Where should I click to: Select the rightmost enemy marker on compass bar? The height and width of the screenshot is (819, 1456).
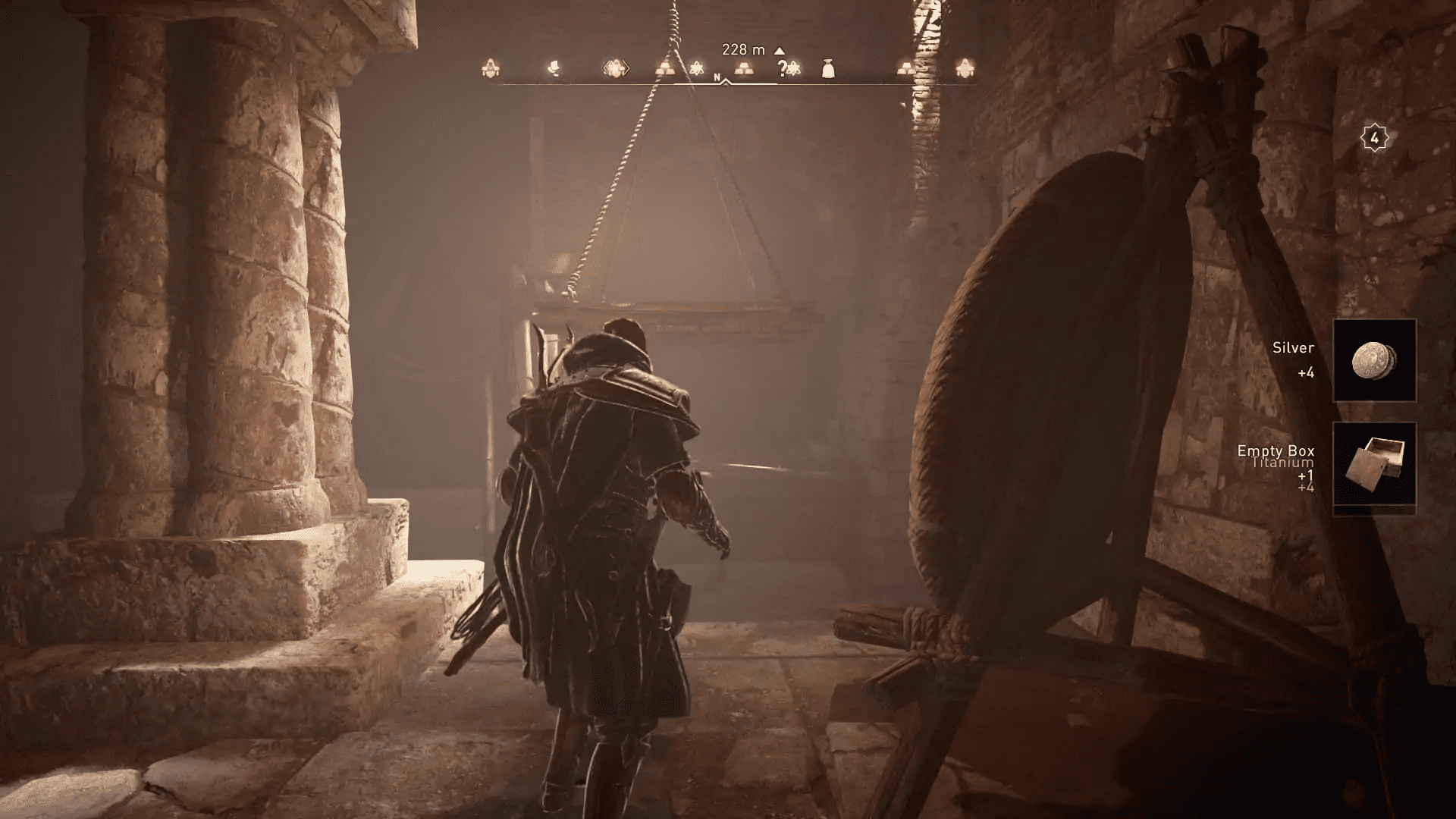point(966,67)
